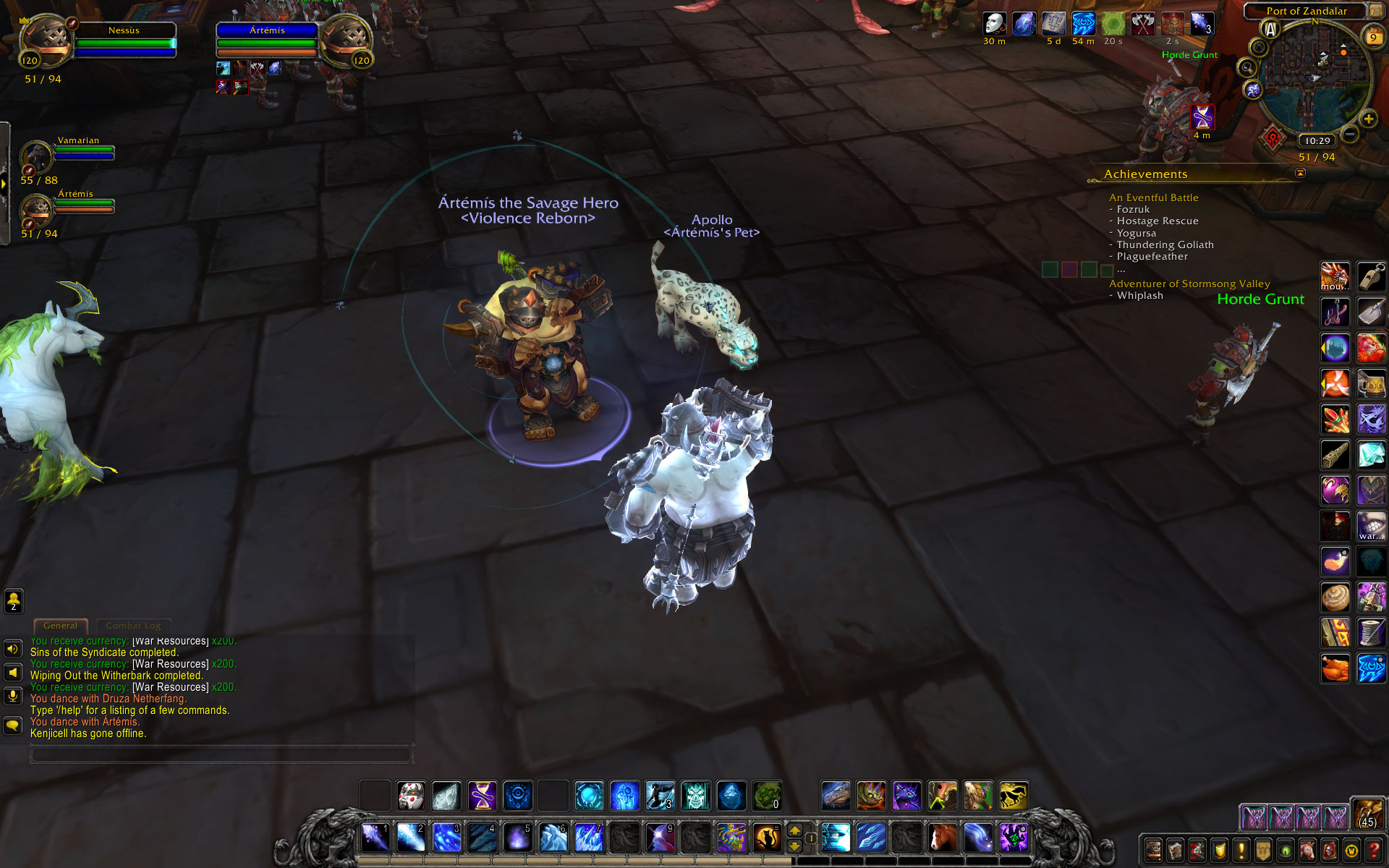Image resolution: width=1389 pixels, height=868 pixels.
Task: Click the chat speech bubble button
Action: pos(12,725)
